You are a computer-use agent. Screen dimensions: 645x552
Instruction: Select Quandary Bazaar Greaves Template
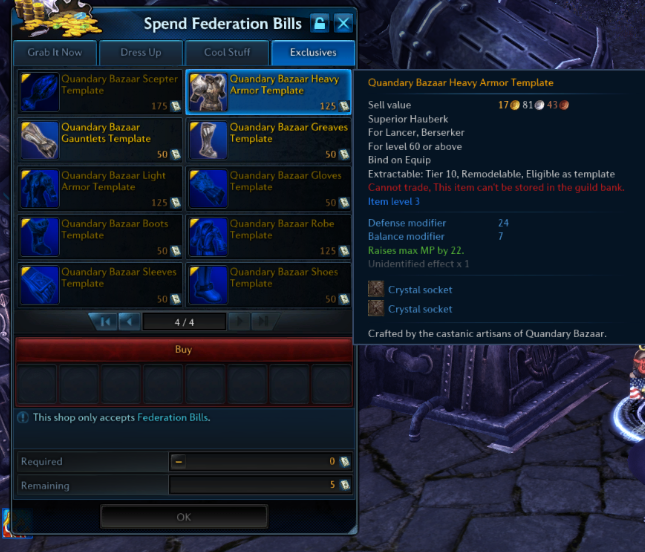[269, 140]
